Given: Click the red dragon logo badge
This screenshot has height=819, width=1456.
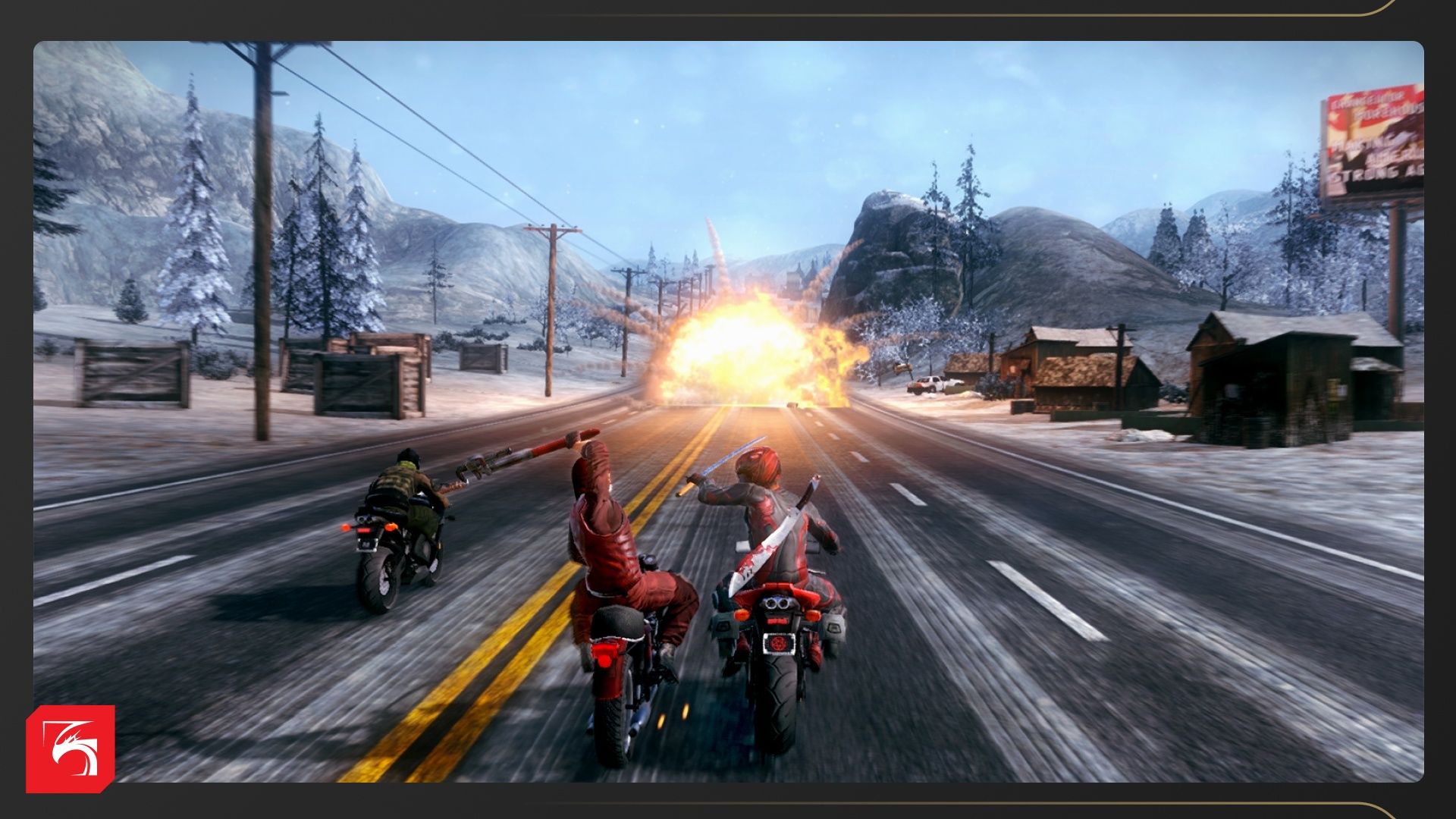Looking at the screenshot, I should coord(71,748).
